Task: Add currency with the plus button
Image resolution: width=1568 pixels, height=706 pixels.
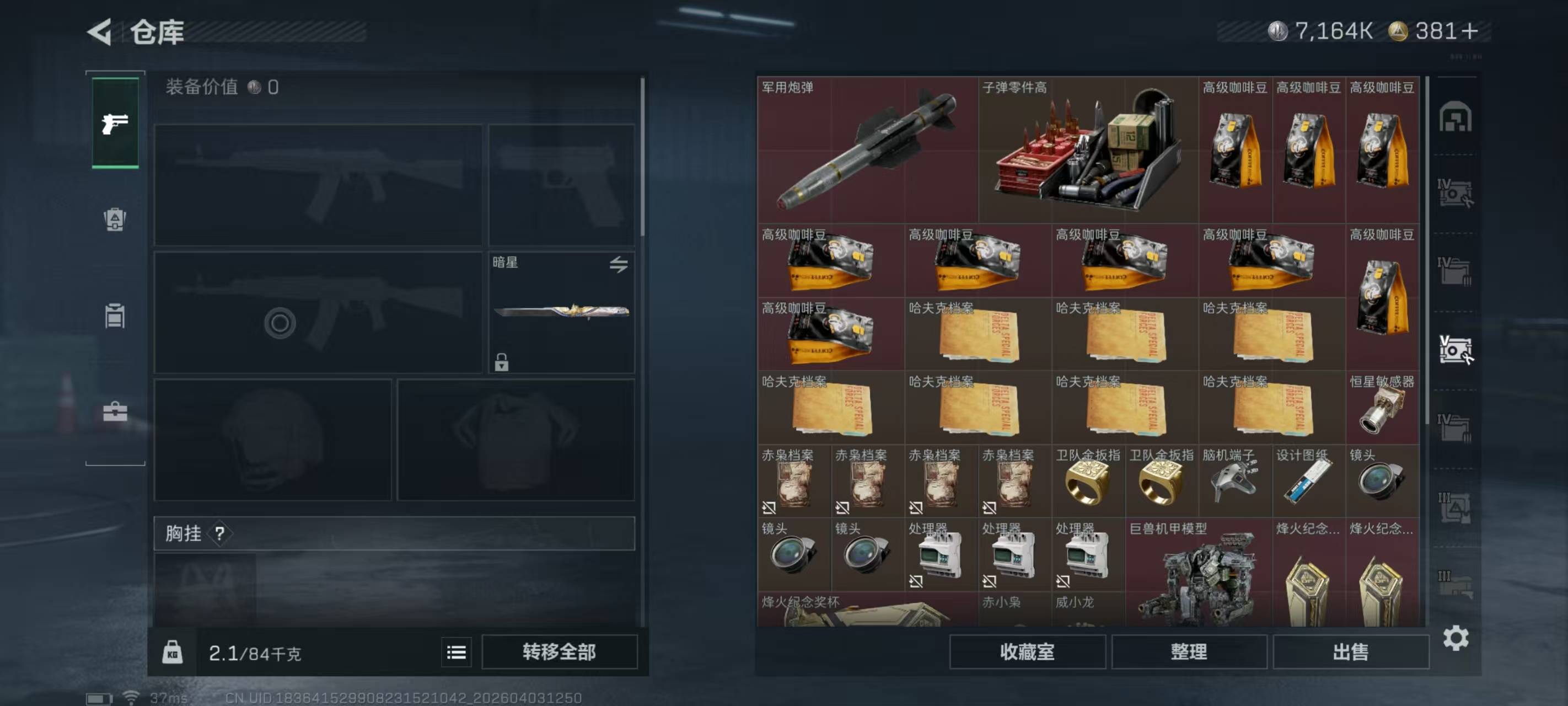Action: point(1469,31)
